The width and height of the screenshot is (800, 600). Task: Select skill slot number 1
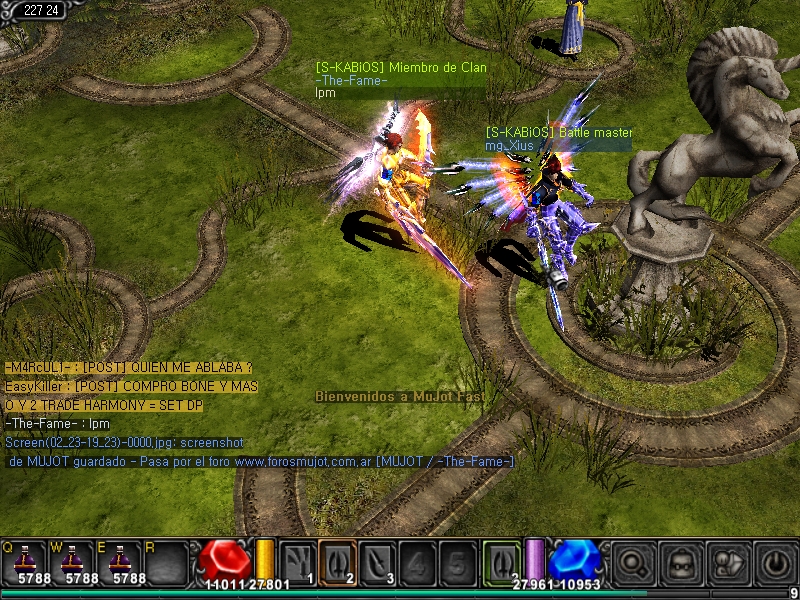click(297, 562)
